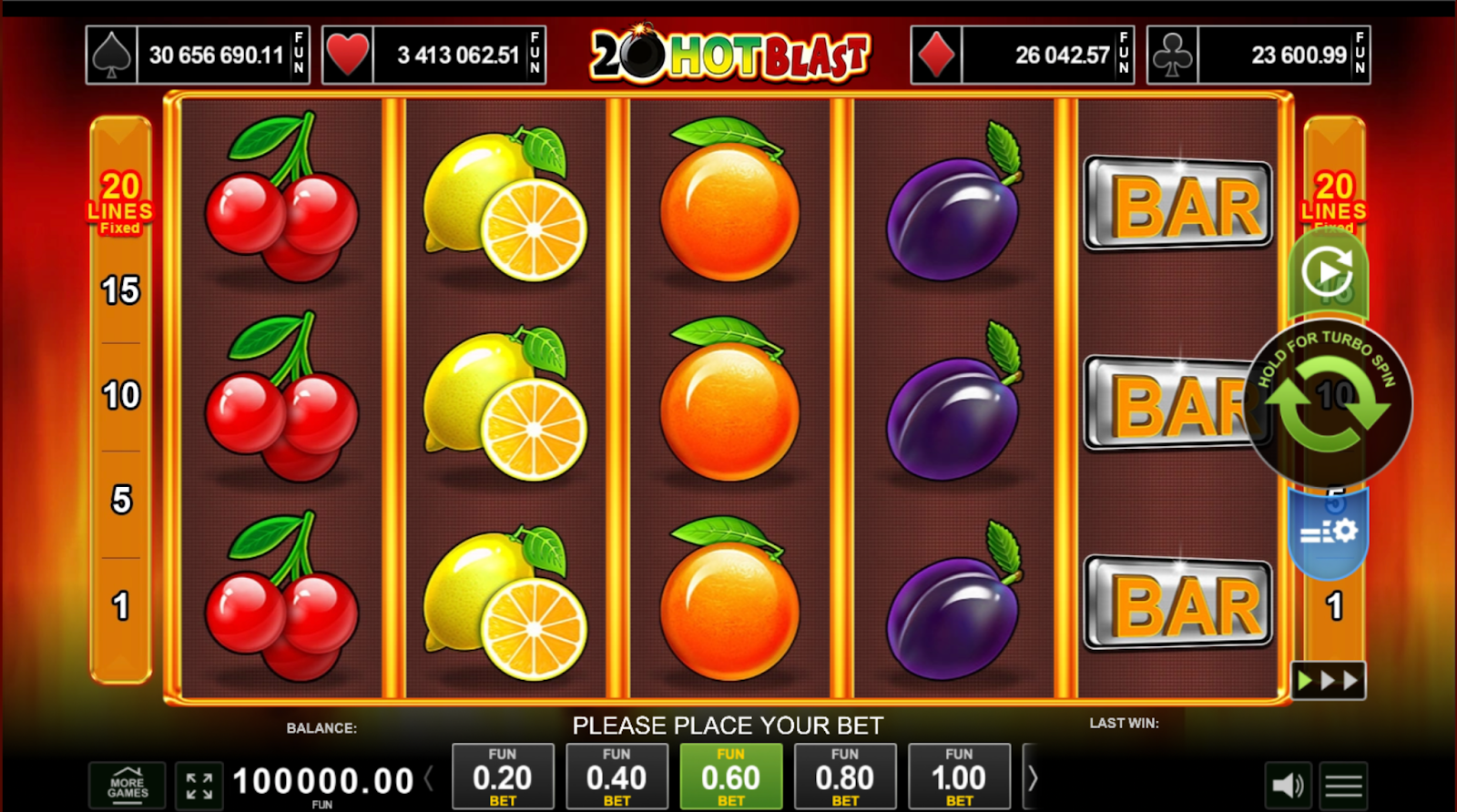
Task: View the club jackpot panel
Action: [x=1258, y=56]
